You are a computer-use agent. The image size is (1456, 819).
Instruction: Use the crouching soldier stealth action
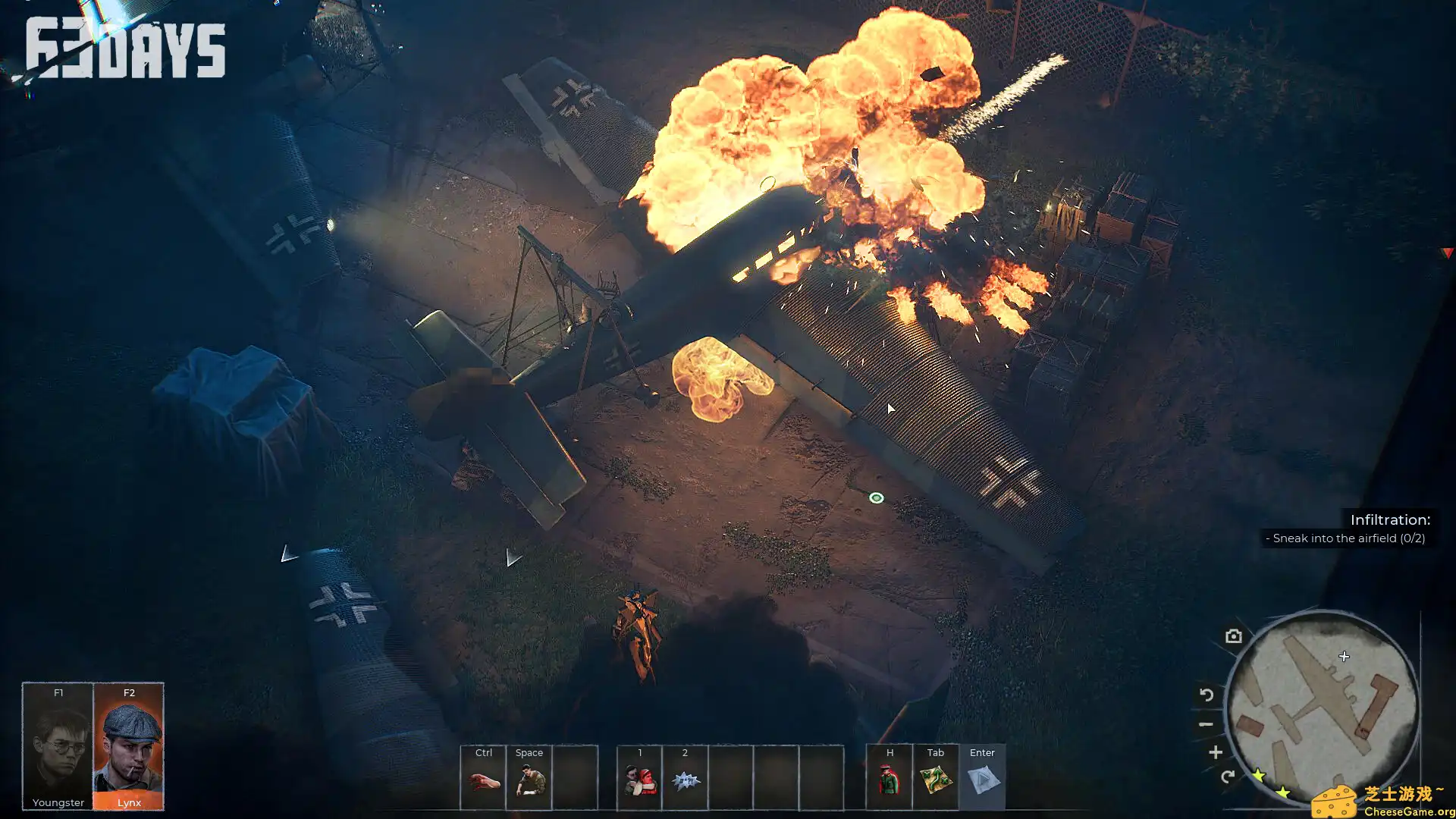click(x=529, y=779)
